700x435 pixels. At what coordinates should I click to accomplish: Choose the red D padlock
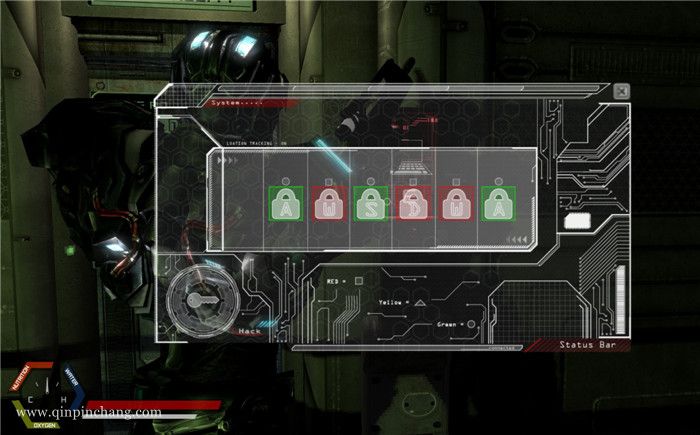point(413,203)
